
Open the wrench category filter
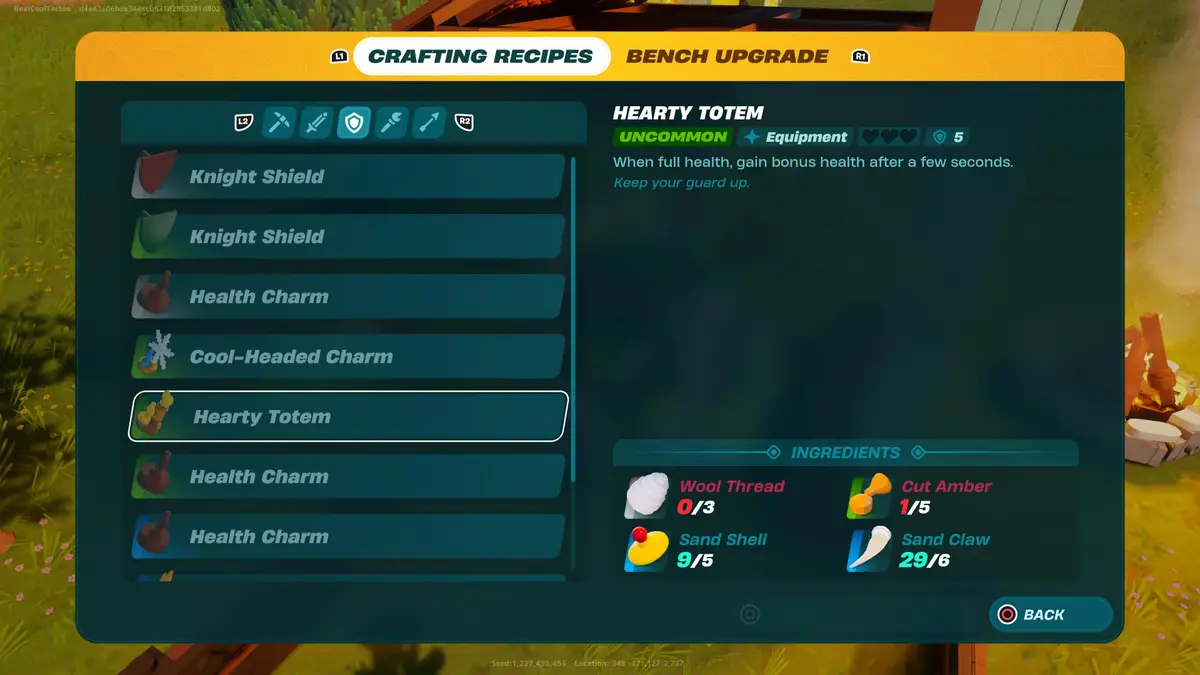pos(391,123)
